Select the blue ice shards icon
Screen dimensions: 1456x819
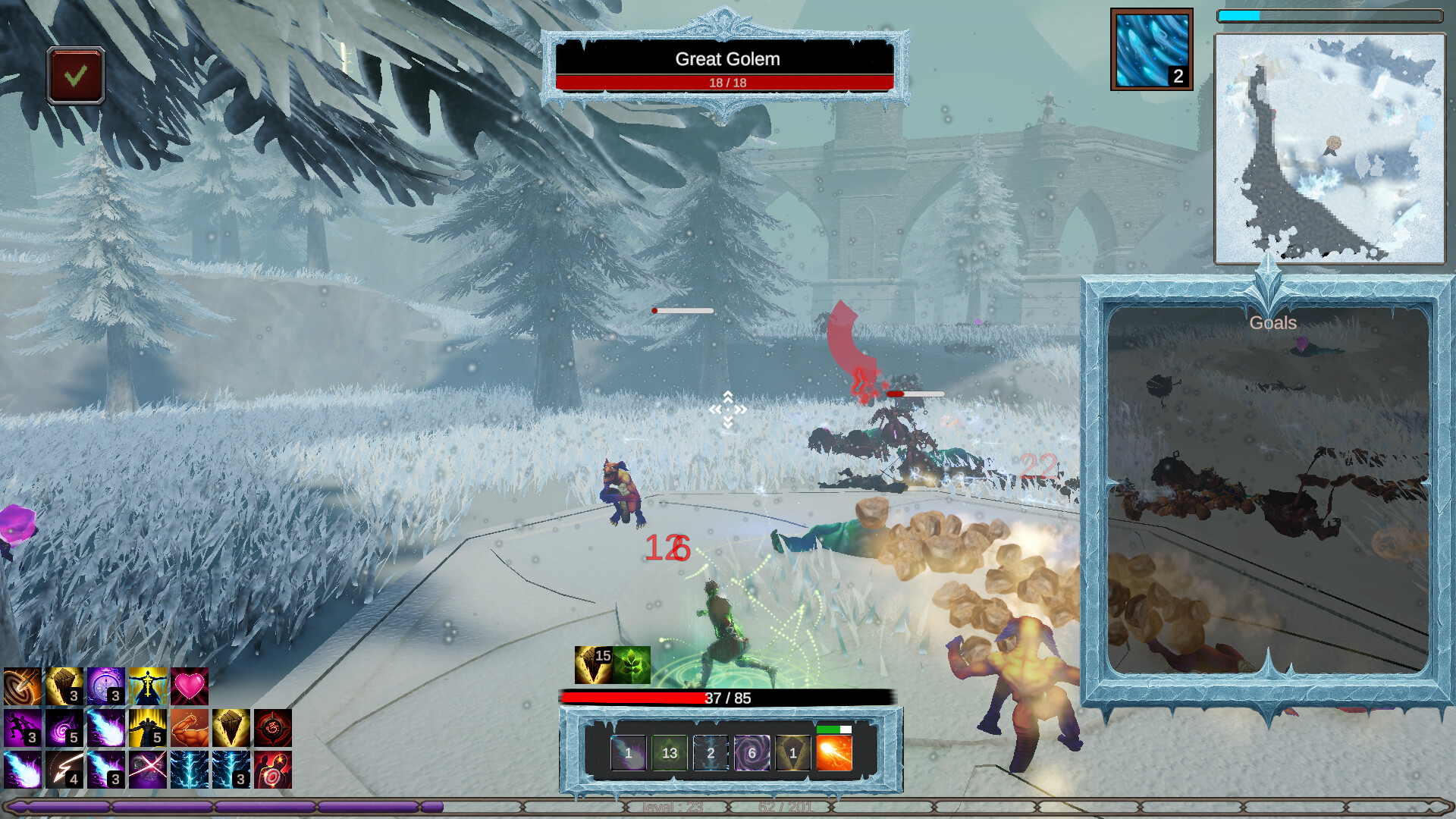[x=1151, y=49]
